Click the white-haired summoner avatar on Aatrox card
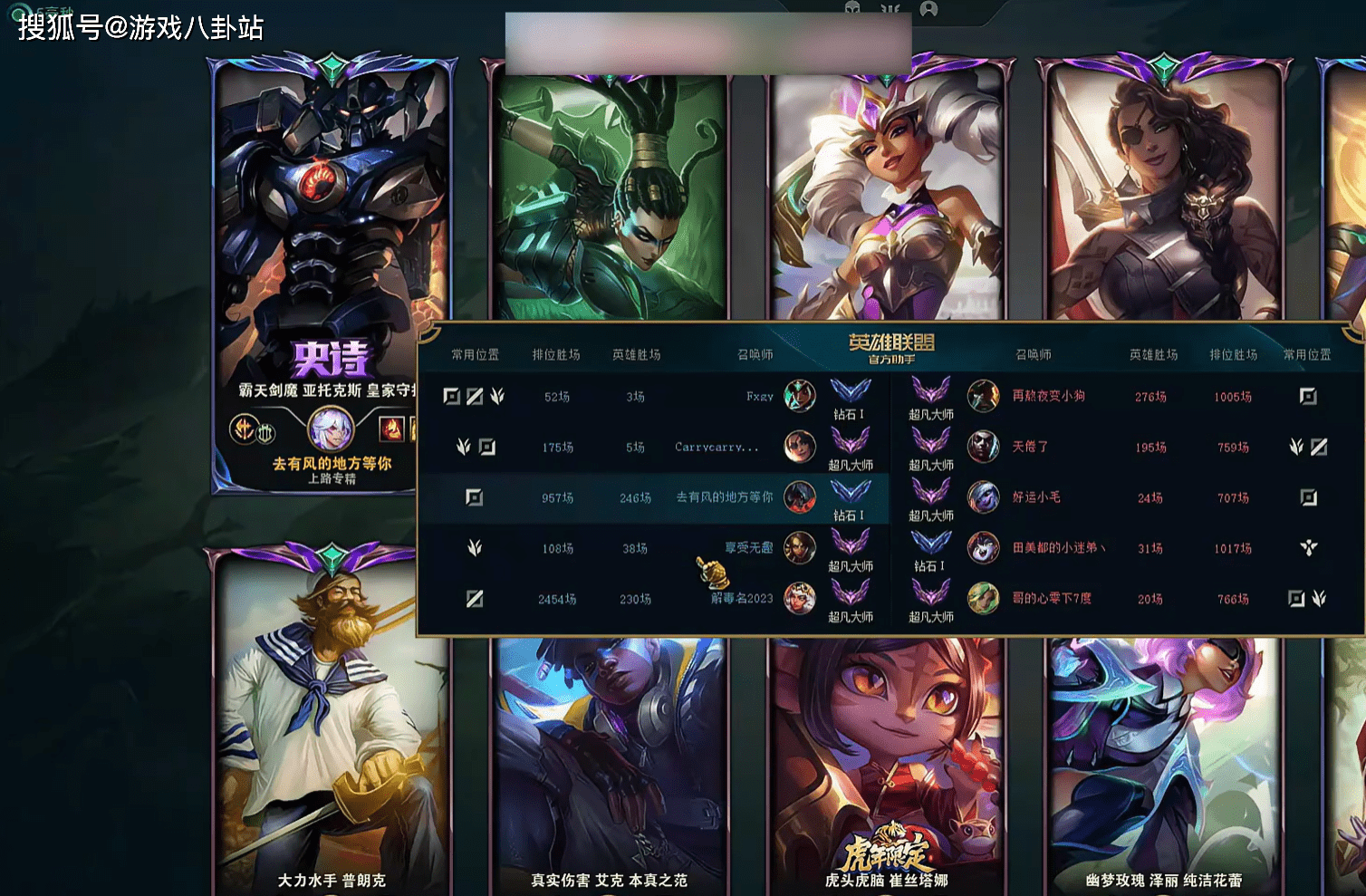This screenshot has width=1366, height=896. 330,429
